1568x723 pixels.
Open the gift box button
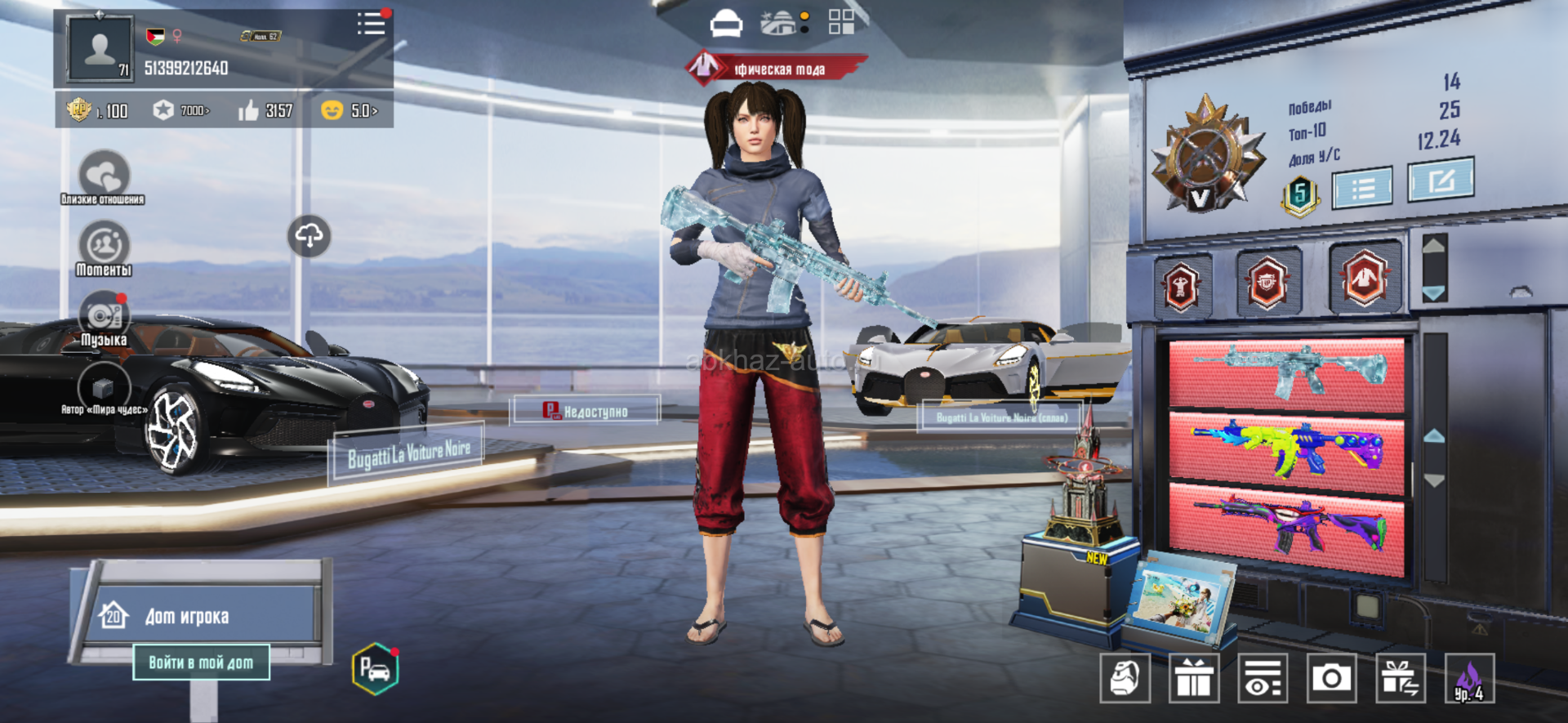1194,678
